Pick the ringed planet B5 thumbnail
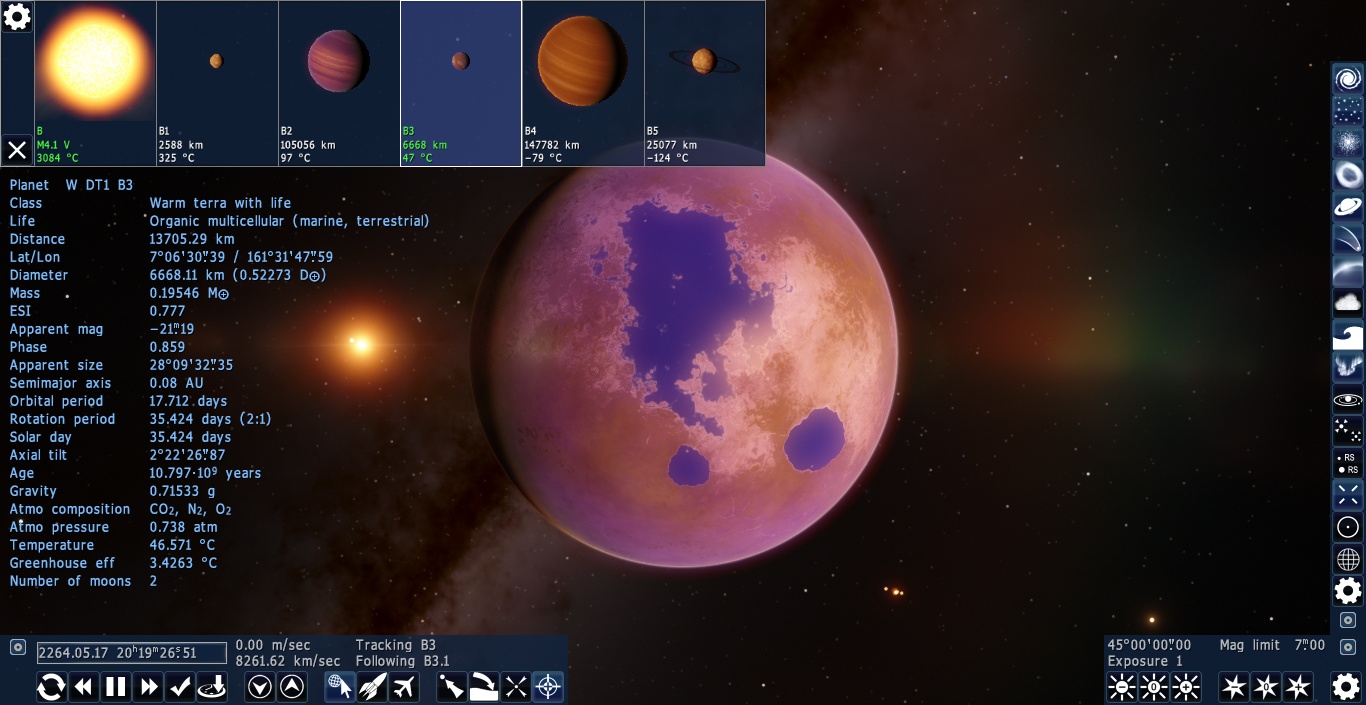This screenshot has width=1366, height=705. 705,82
